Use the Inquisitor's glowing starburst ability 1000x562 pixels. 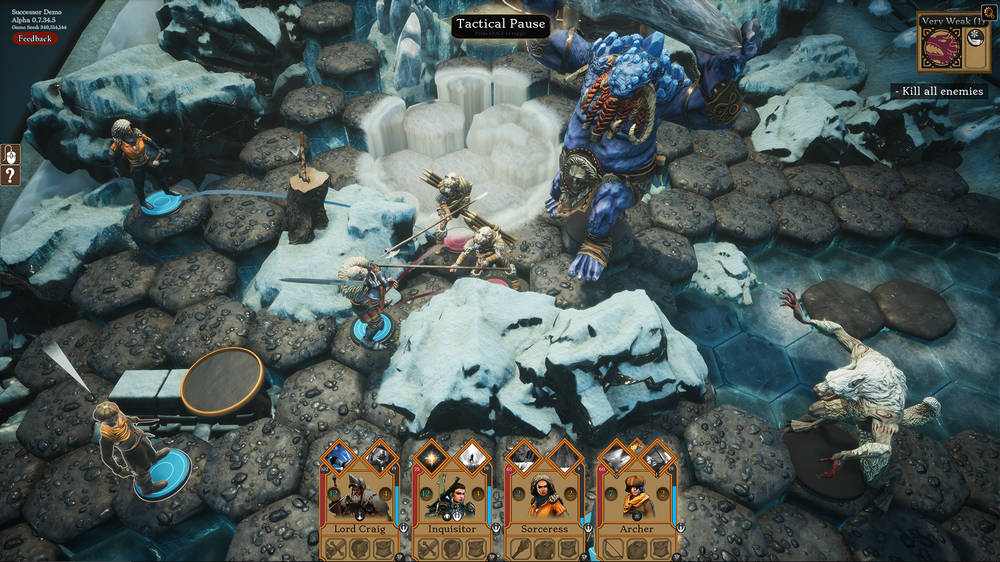431,457
